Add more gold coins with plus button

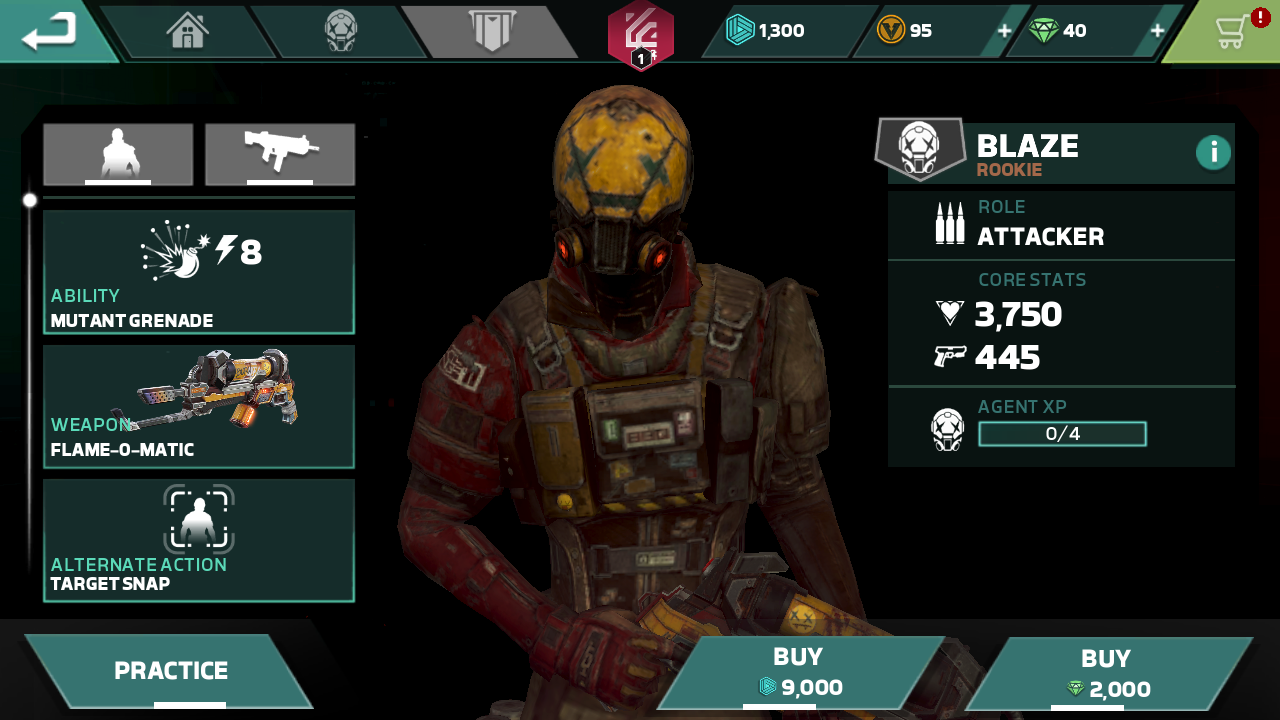(1004, 31)
